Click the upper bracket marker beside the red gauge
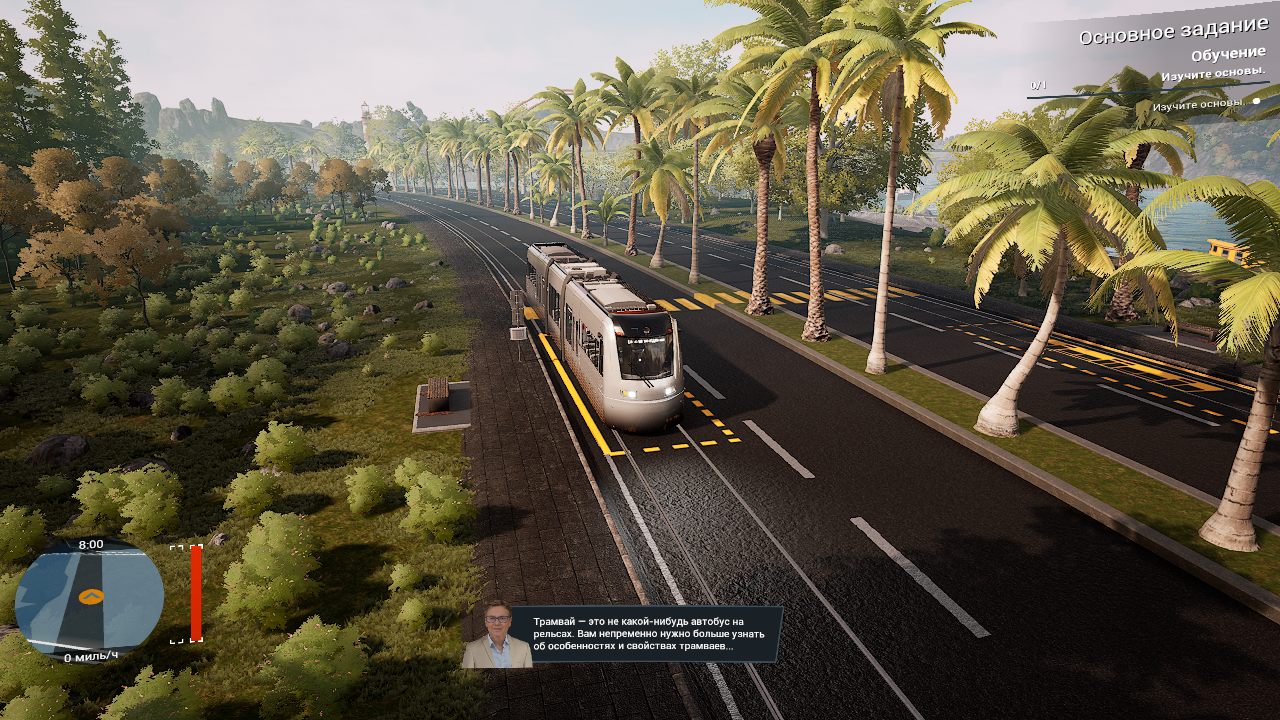Viewport: 1280px width, 720px height. 177,548
